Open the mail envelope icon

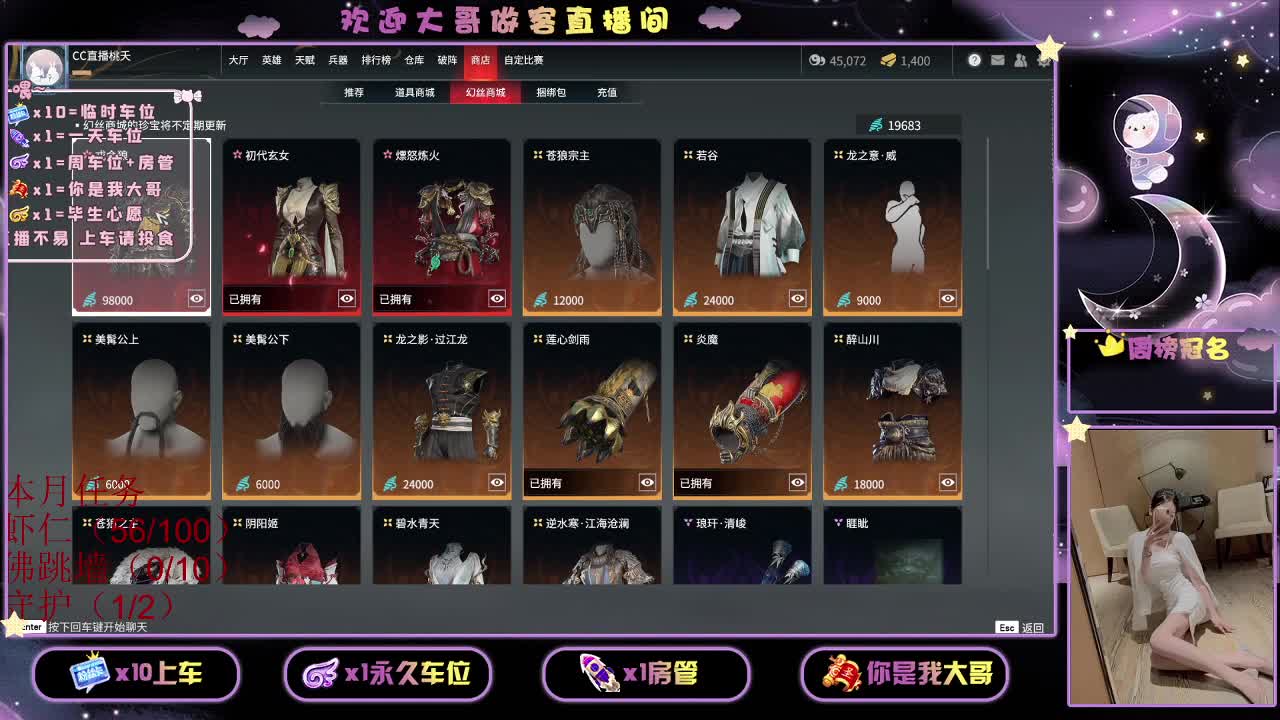coord(997,61)
